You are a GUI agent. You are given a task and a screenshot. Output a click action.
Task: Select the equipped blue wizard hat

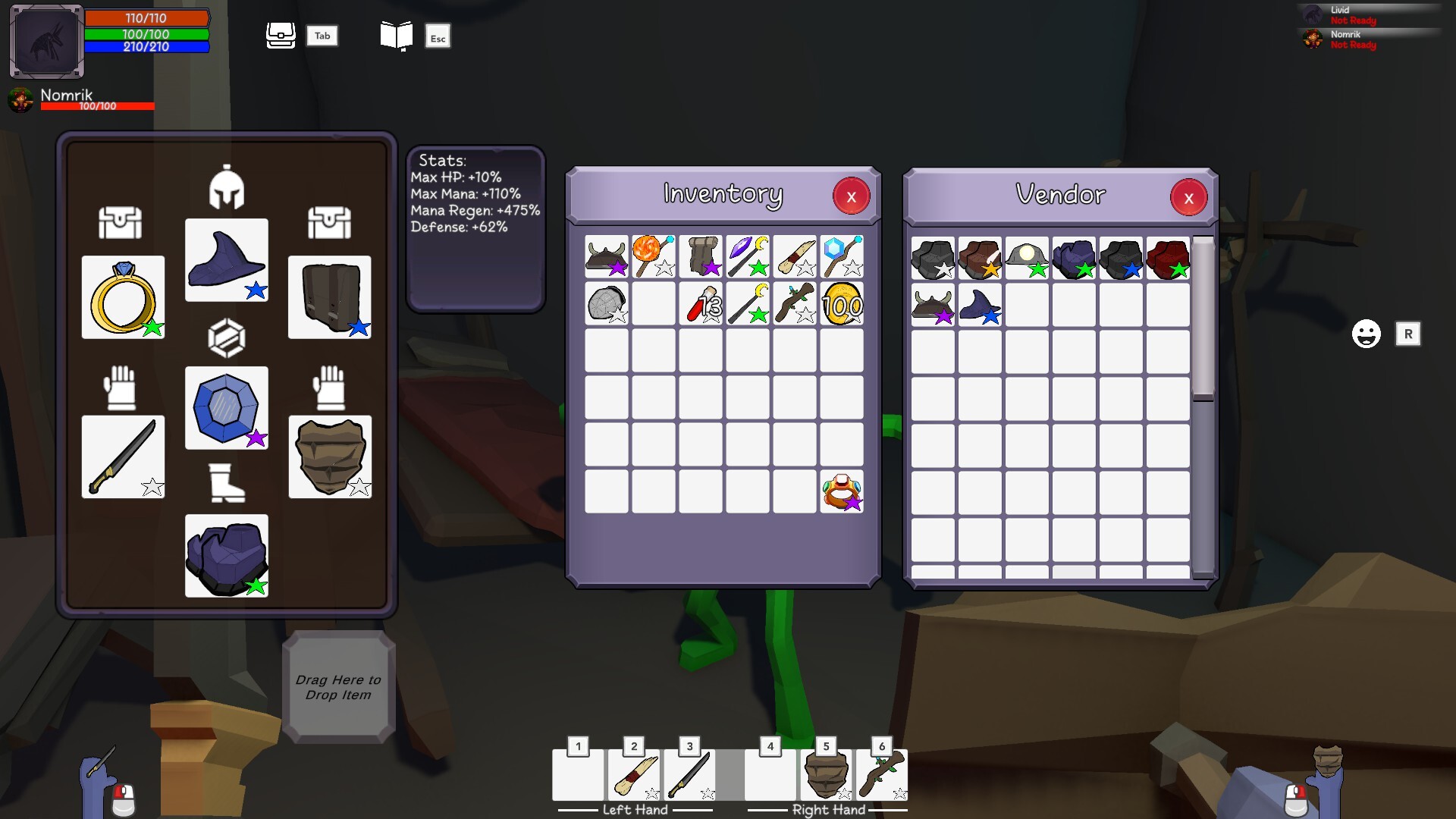(x=226, y=259)
